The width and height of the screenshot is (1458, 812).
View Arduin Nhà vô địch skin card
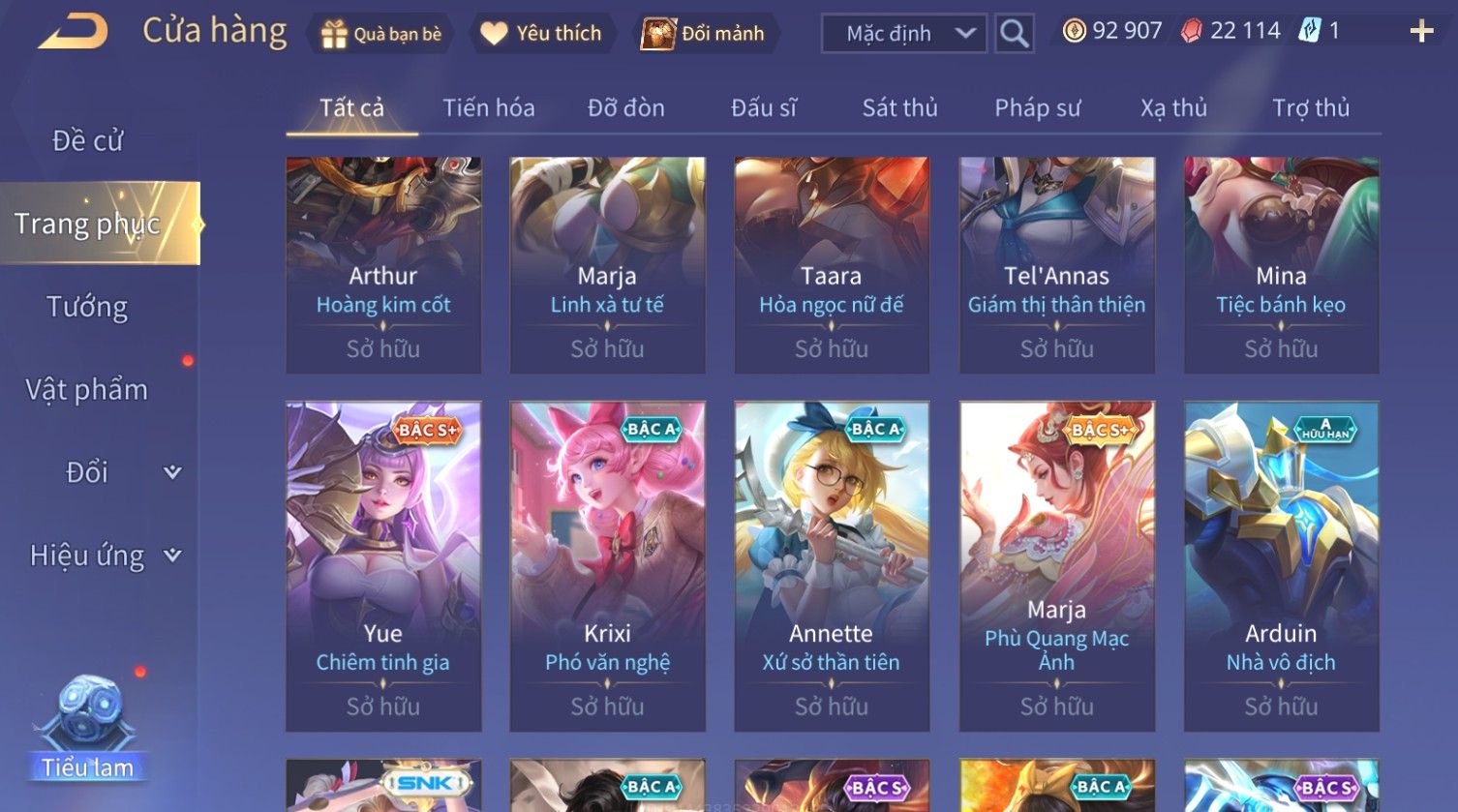point(1281,566)
